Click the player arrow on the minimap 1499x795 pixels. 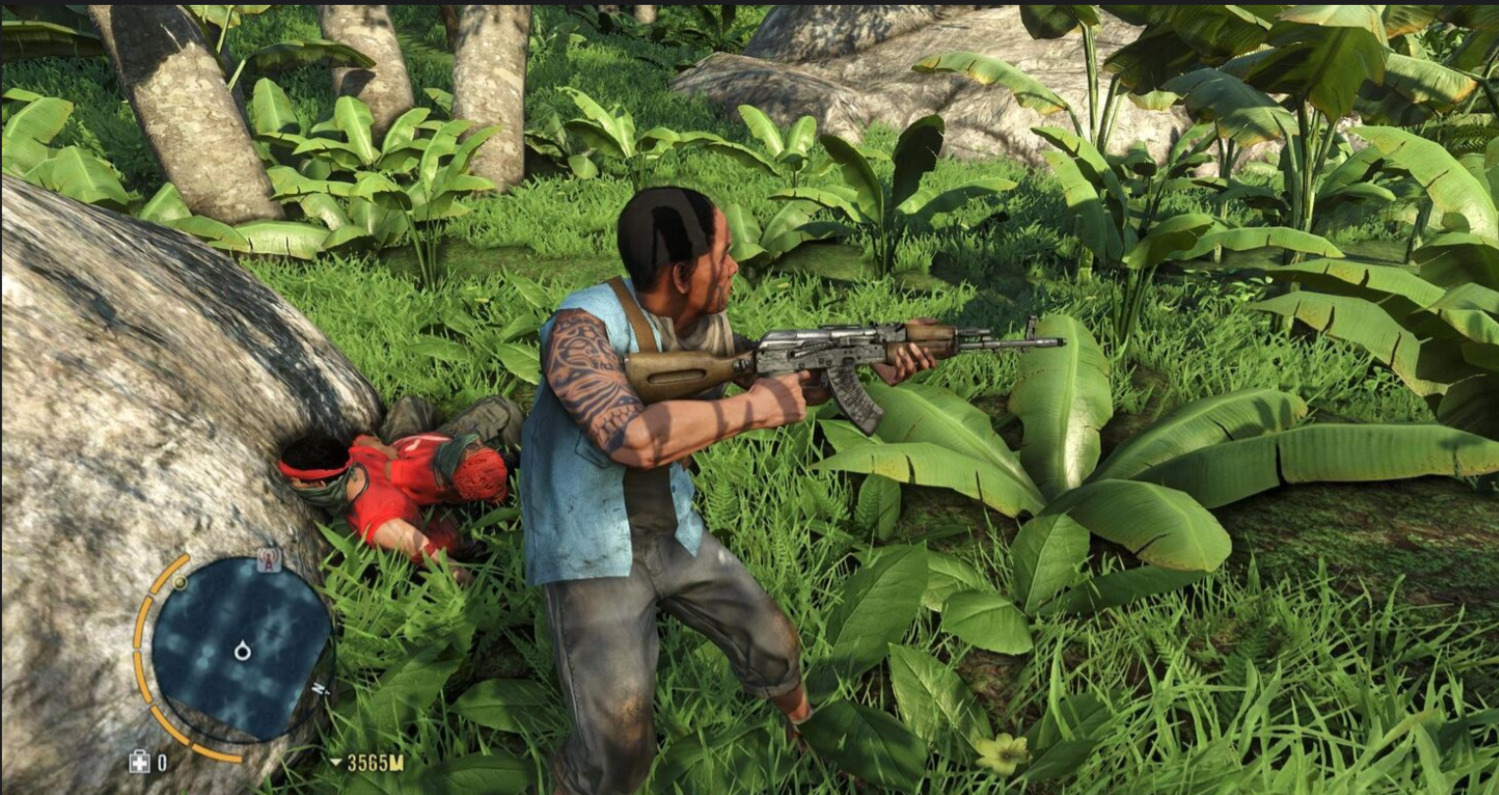click(242, 652)
